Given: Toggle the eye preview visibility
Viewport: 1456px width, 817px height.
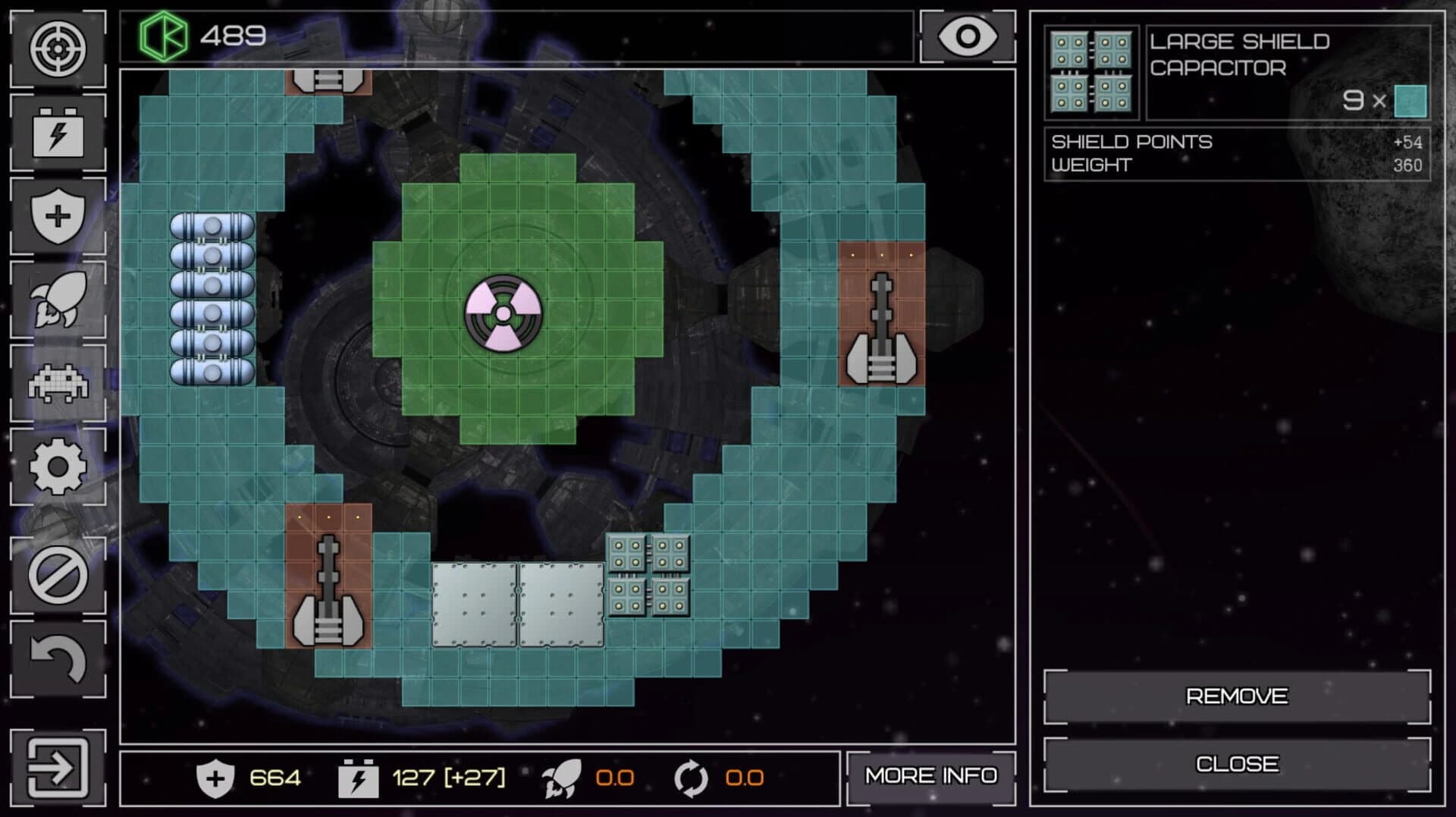Looking at the screenshot, I should coord(967,34).
